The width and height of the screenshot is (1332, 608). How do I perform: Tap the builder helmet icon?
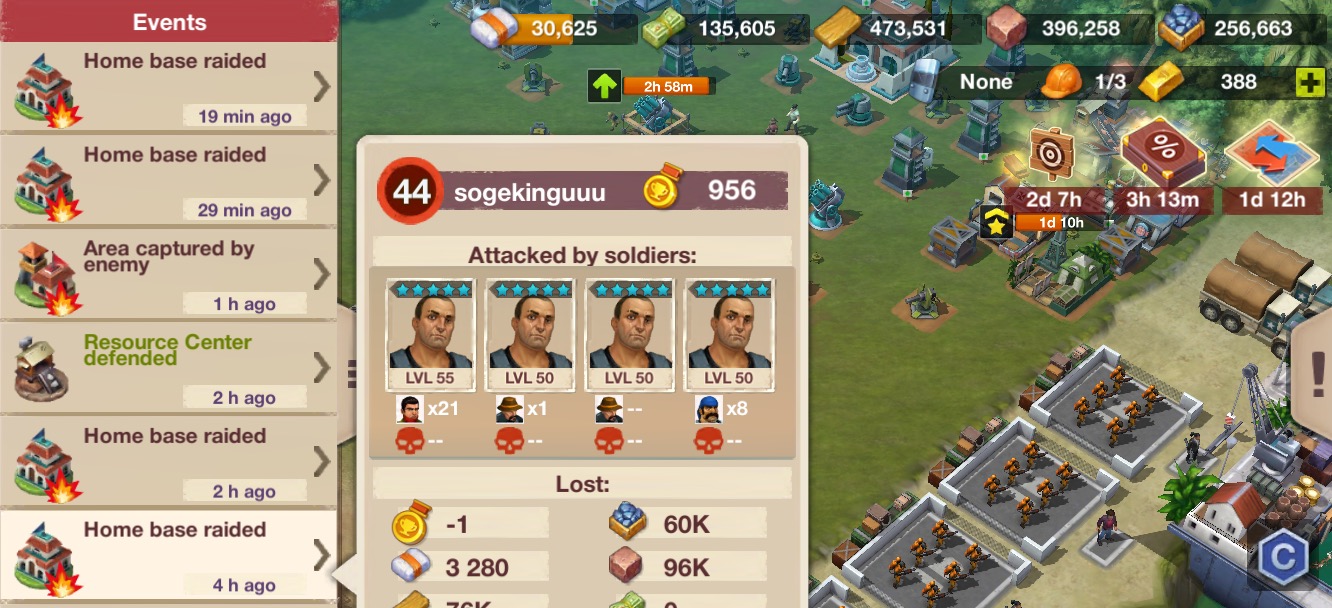click(x=1061, y=82)
